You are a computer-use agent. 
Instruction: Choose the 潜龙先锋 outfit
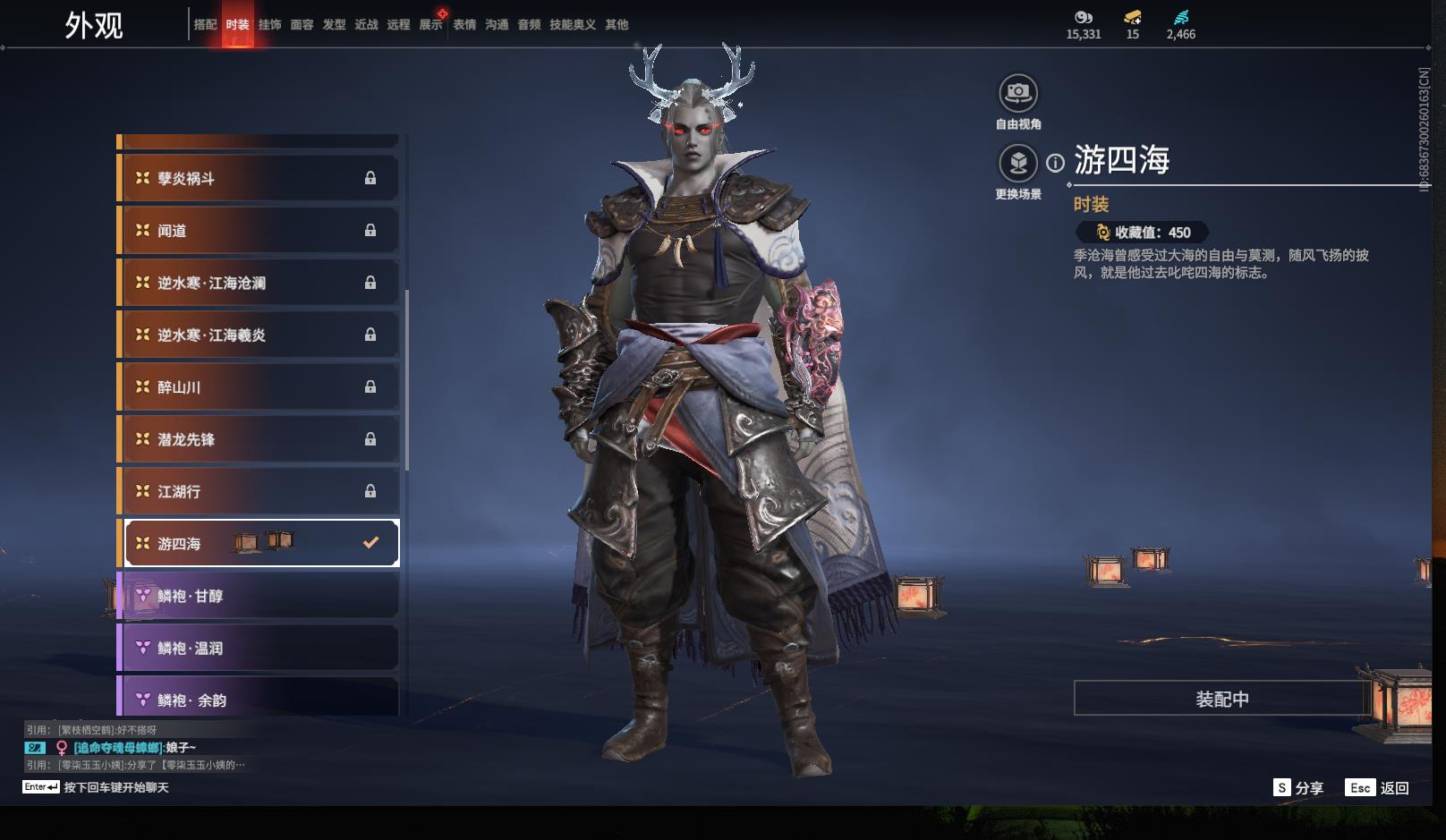point(259,439)
